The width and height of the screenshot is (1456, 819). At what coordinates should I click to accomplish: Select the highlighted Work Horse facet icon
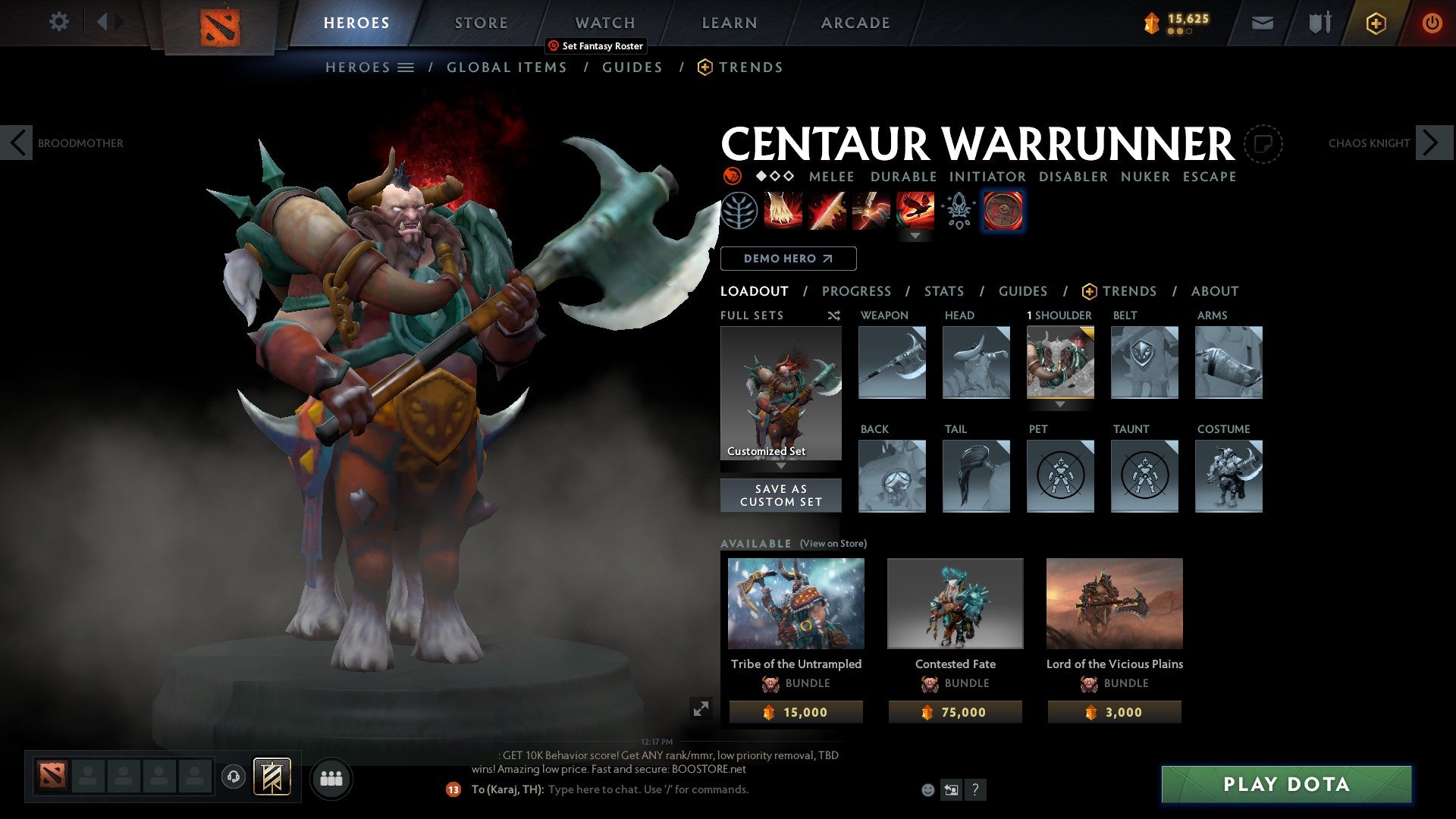[x=1003, y=212]
